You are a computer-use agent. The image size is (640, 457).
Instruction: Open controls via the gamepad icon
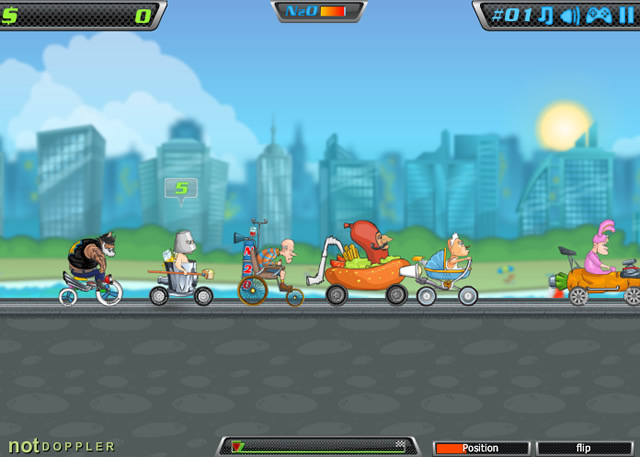pos(598,15)
